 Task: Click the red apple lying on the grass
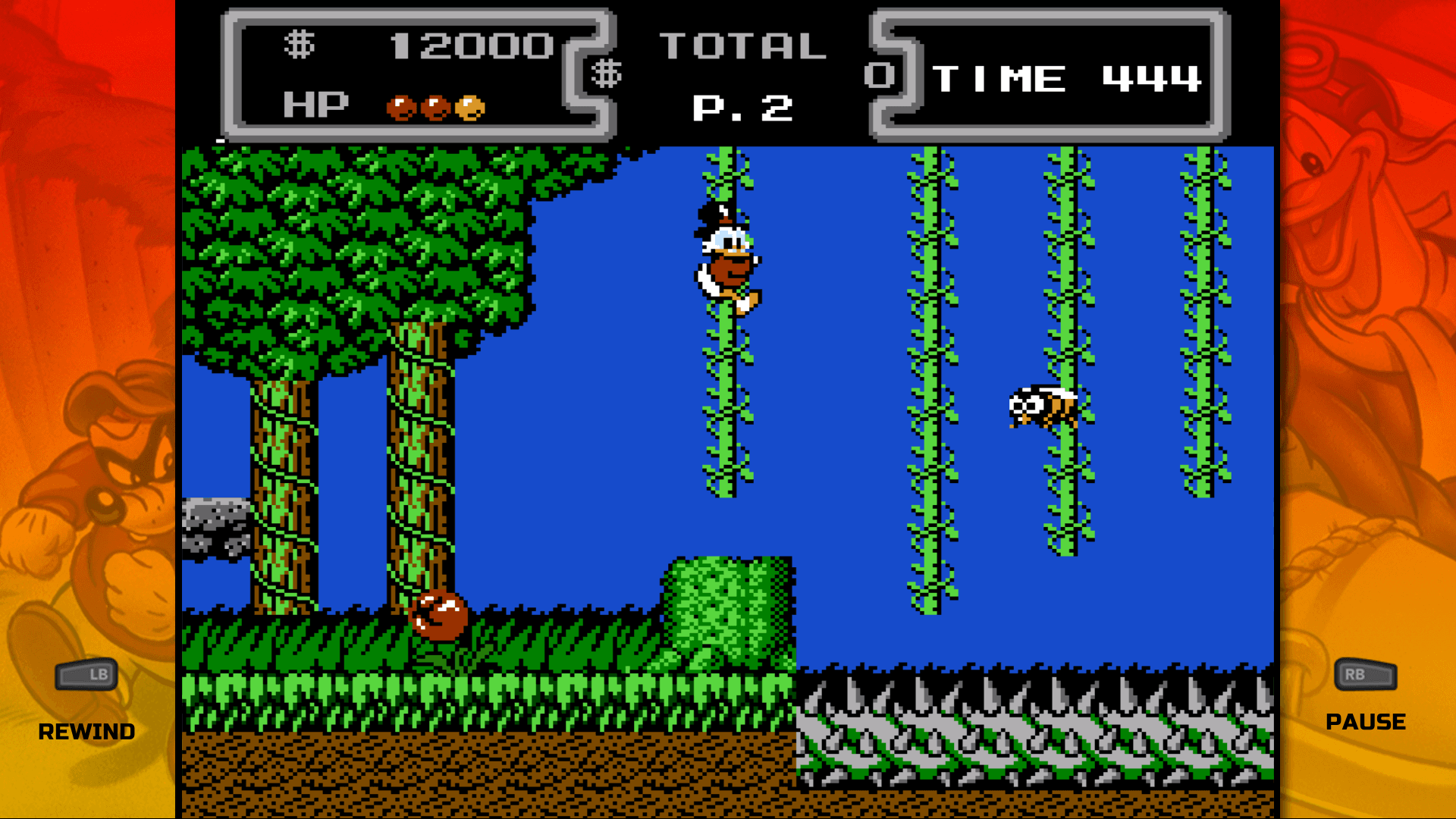pos(438,616)
